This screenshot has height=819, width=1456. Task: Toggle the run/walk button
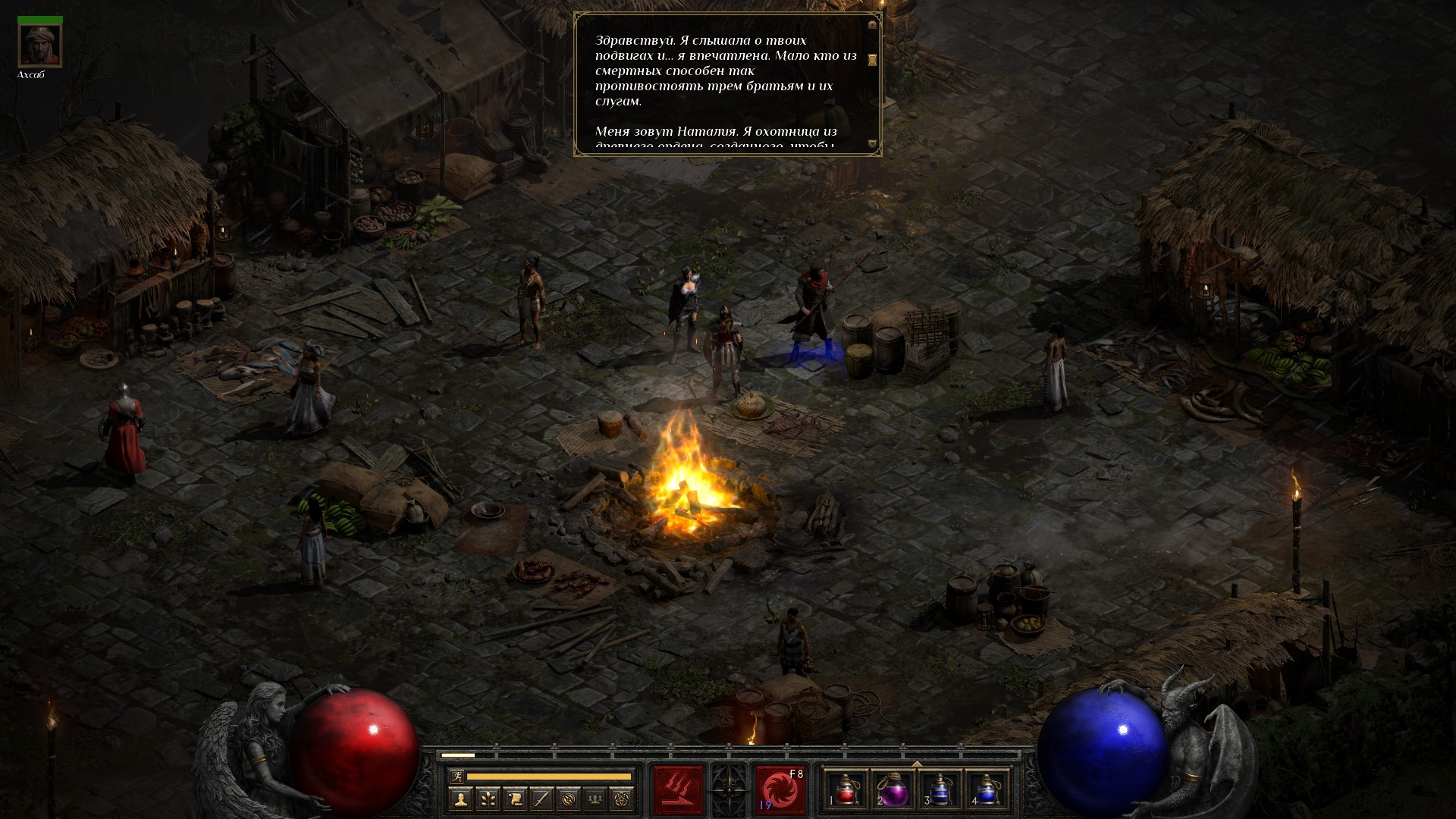pyautogui.click(x=457, y=777)
